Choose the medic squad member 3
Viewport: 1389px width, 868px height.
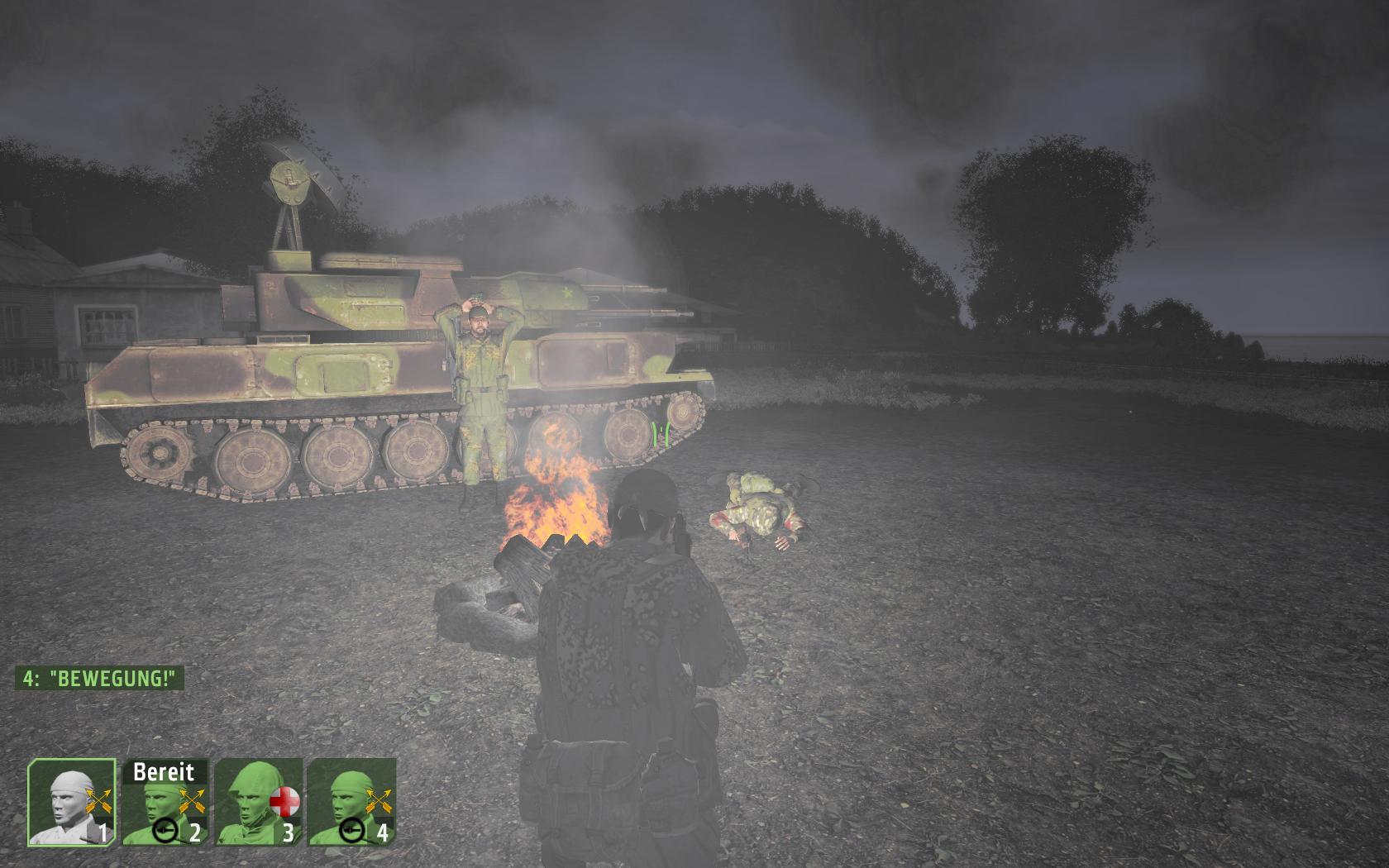[258, 803]
